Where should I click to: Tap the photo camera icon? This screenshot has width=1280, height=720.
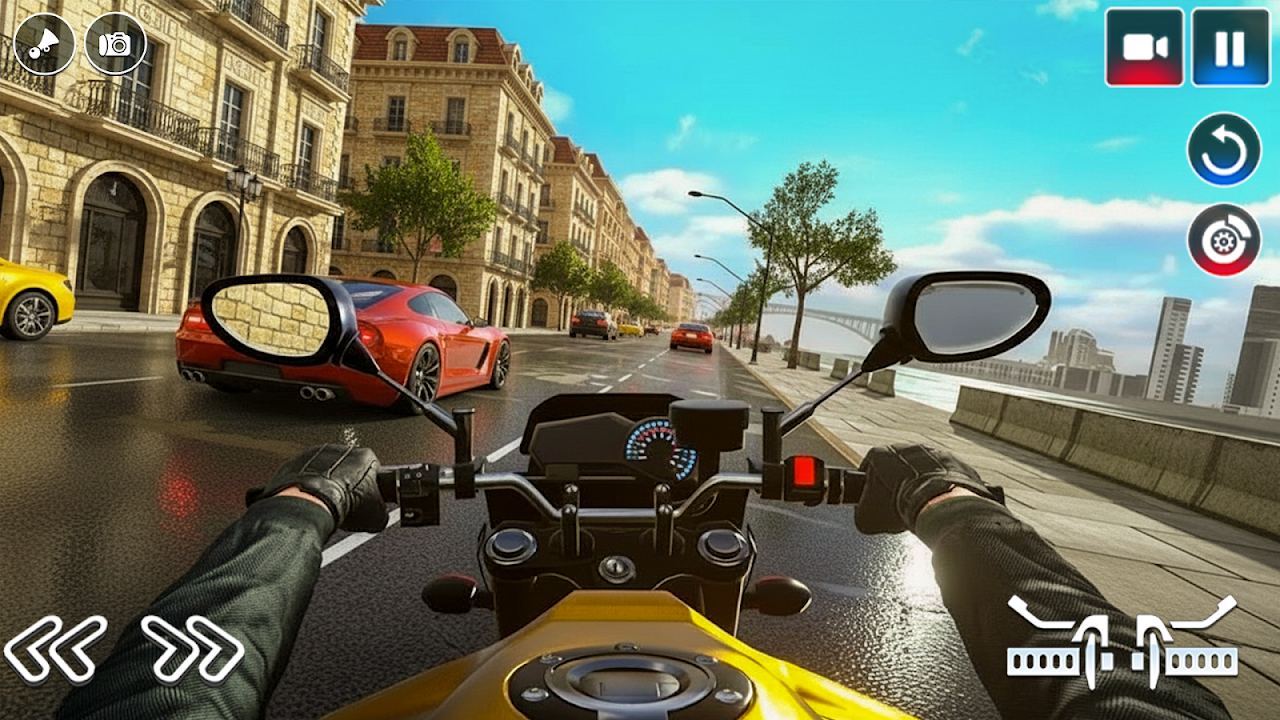tap(115, 44)
